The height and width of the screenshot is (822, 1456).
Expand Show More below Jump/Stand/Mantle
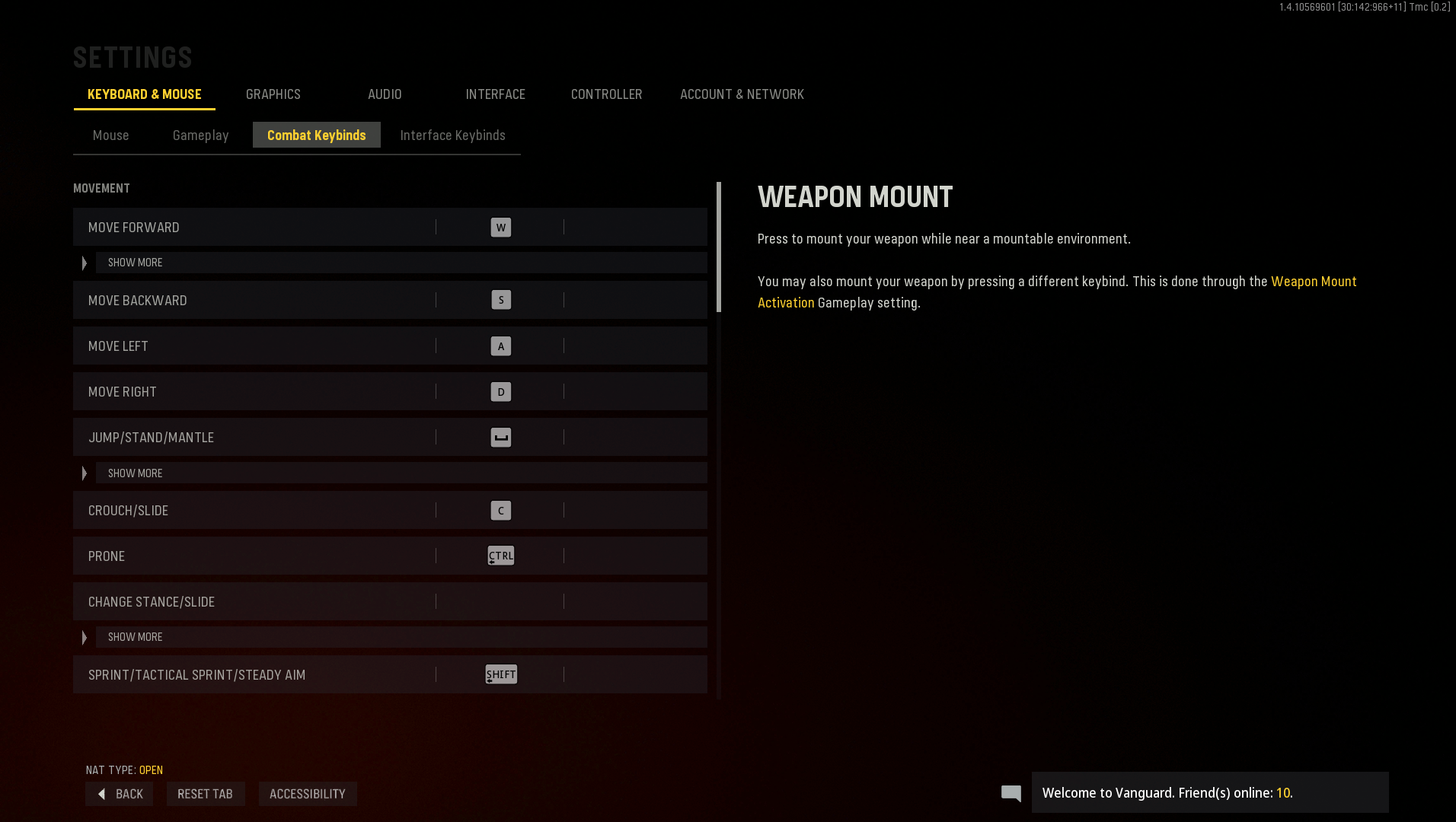pyautogui.click(x=134, y=473)
